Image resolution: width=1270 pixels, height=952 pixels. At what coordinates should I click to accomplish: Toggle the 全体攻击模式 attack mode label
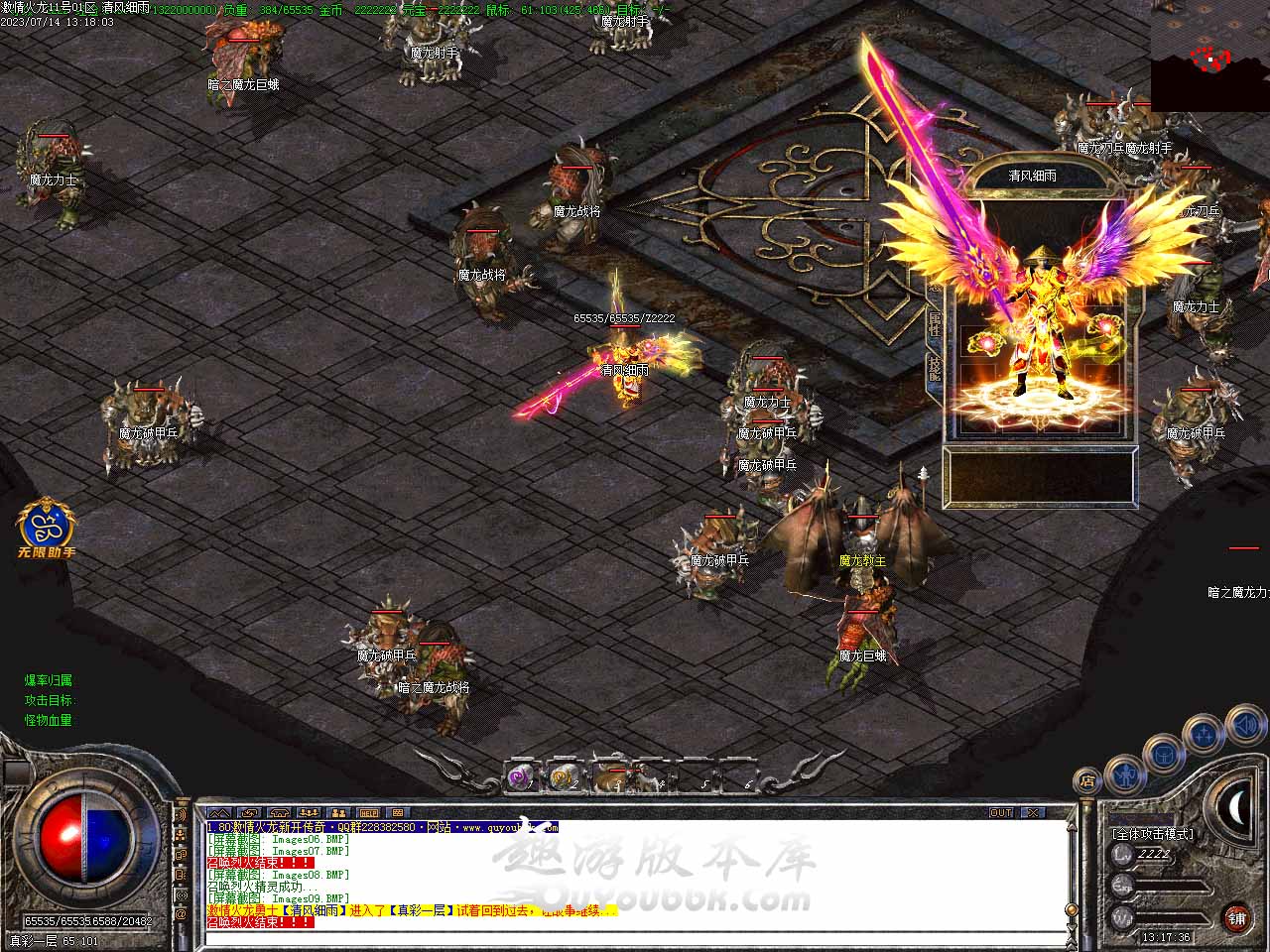(1153, 834)
